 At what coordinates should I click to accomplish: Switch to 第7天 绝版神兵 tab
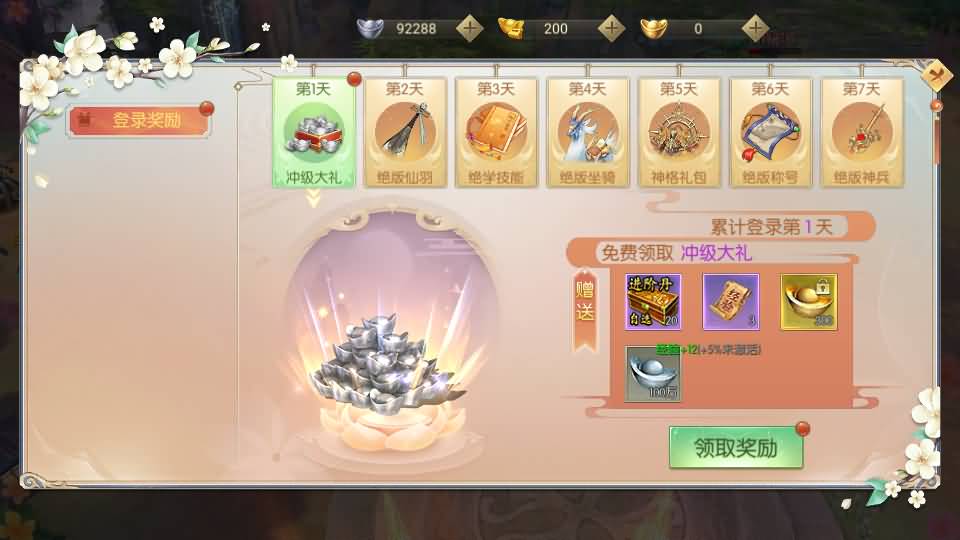pos(862,132)
